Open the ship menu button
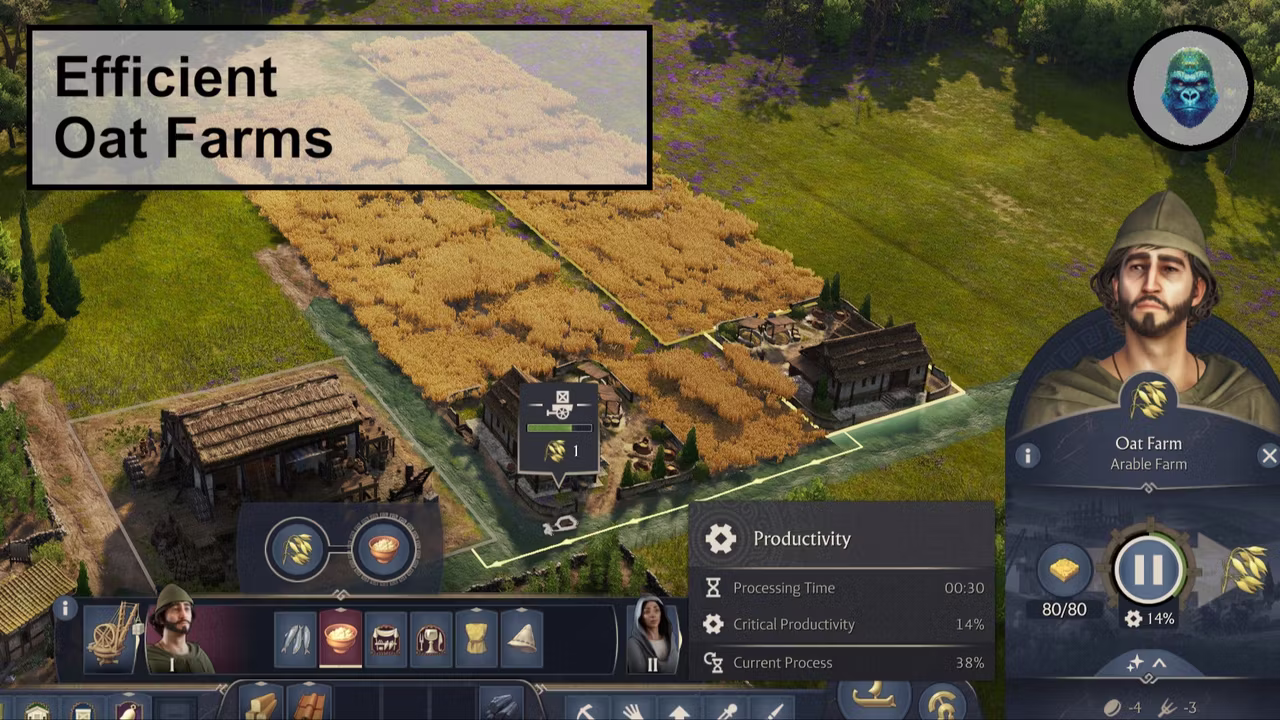Viewport: 1280px width, 720px height. [x=874, y=698]
